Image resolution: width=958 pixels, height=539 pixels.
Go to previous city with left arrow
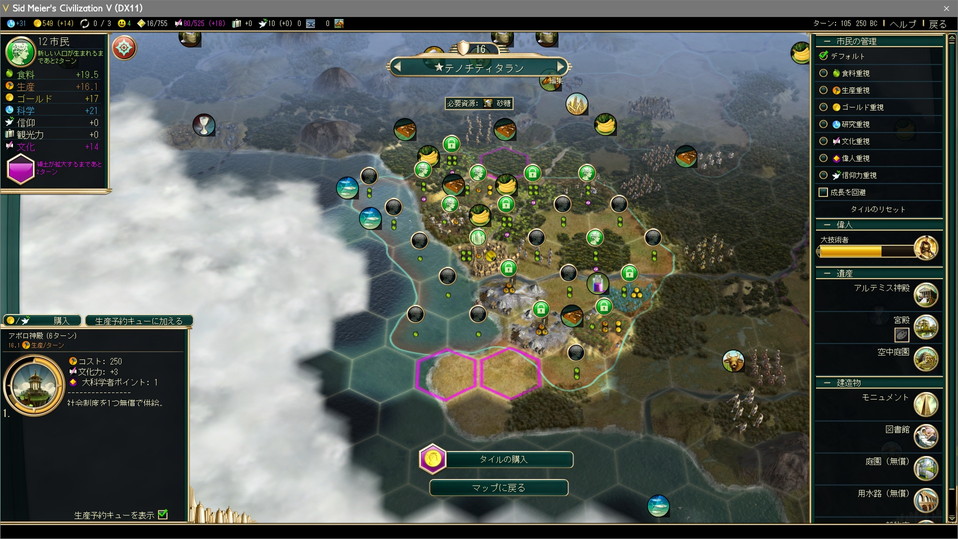(x=398, y=67)
